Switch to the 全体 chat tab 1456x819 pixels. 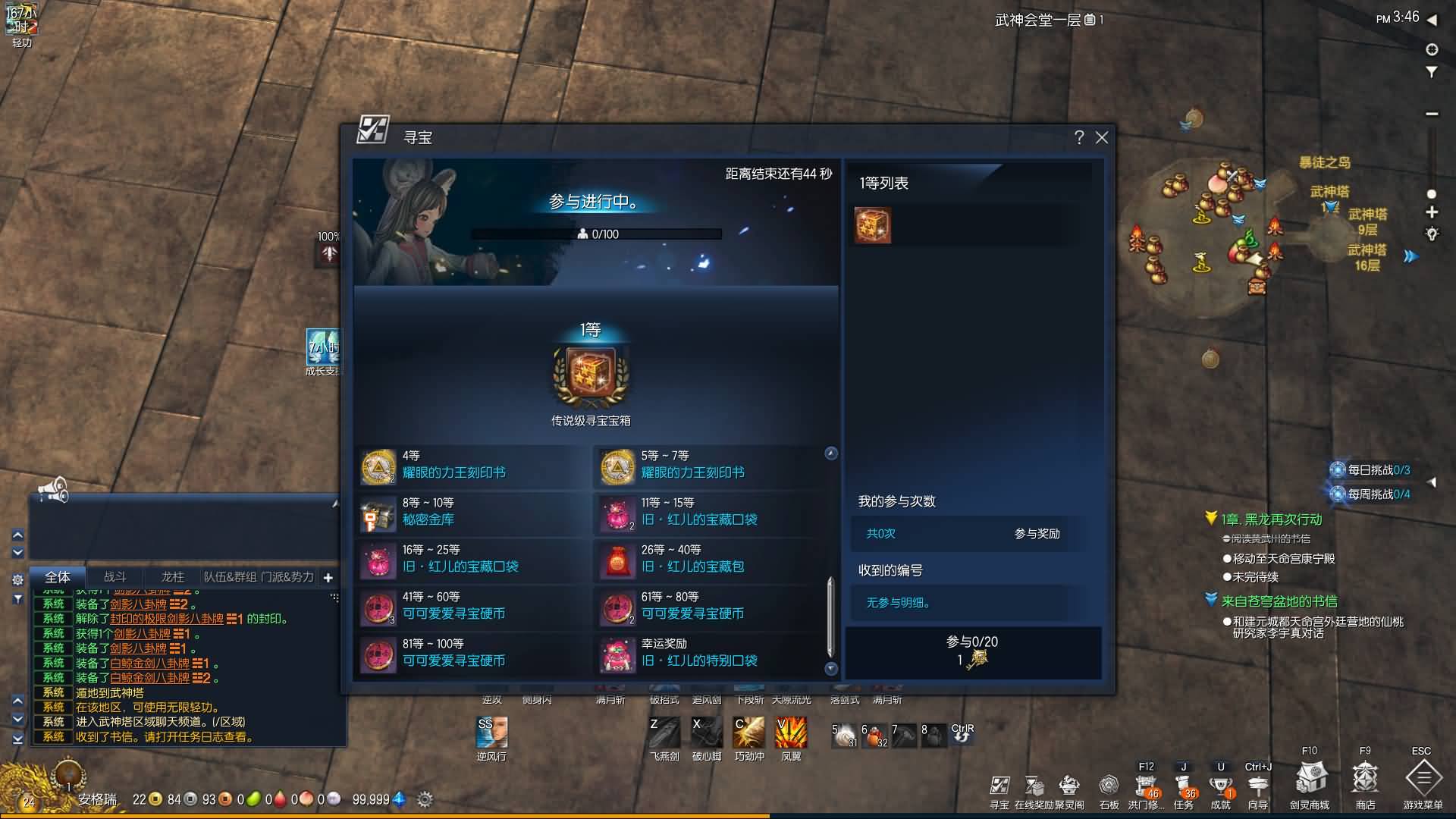coord(58,577)
